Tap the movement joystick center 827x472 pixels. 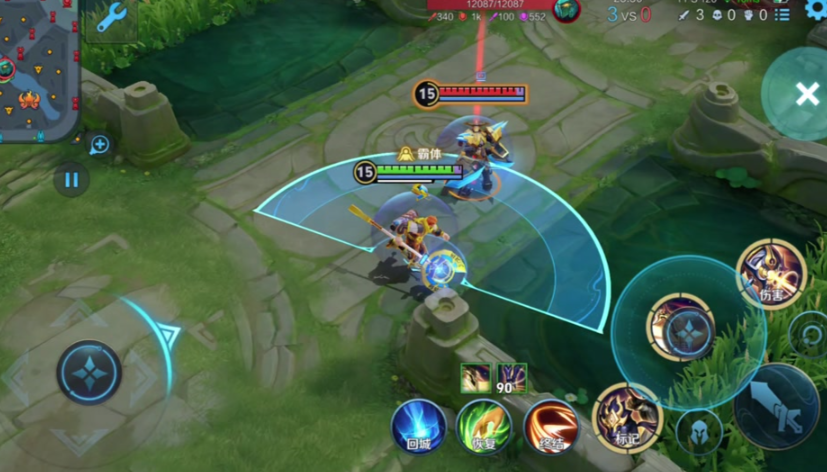(x=89, y=372)
